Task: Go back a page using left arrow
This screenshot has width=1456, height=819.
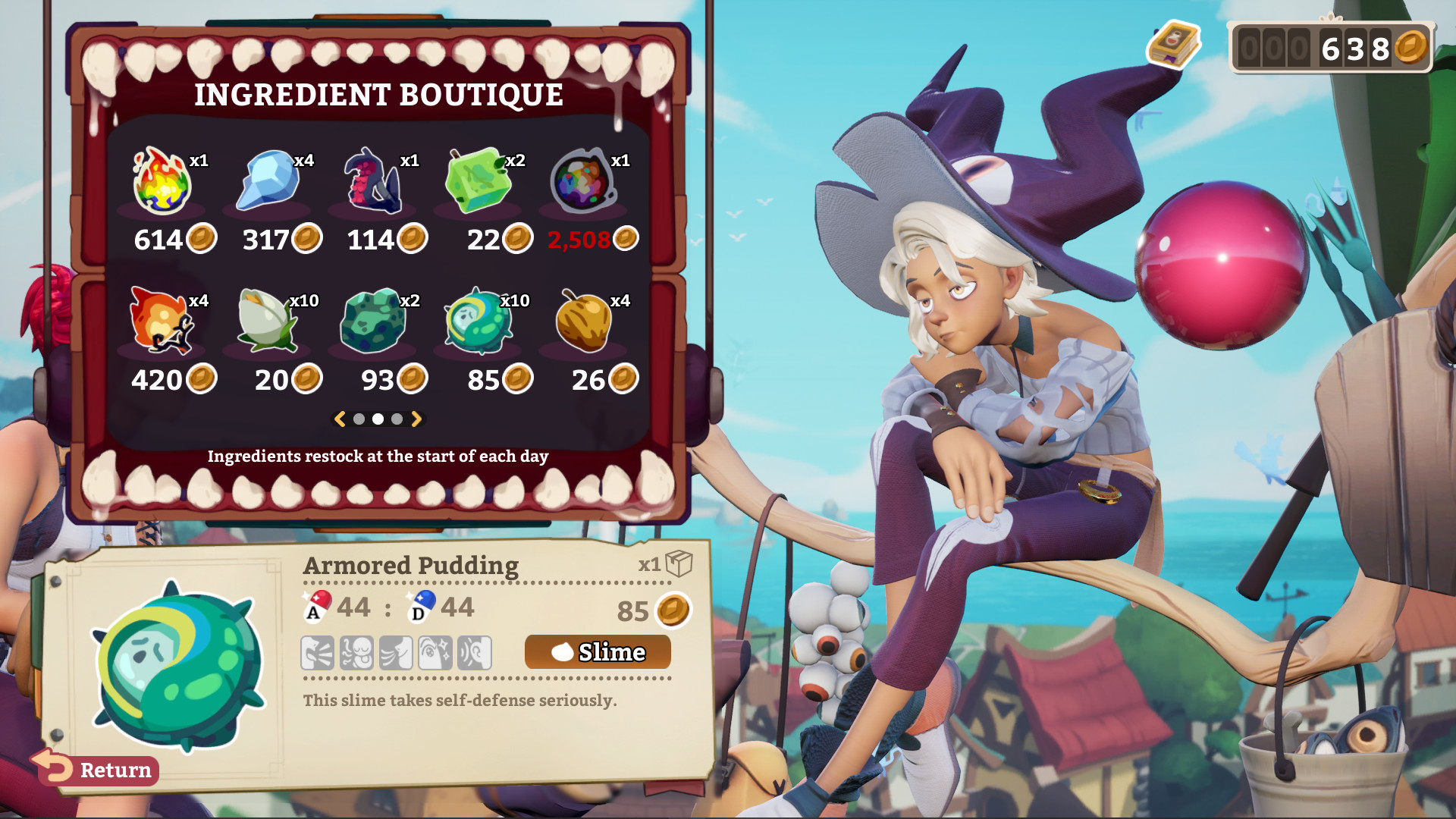Action: [x=340, y=418]
